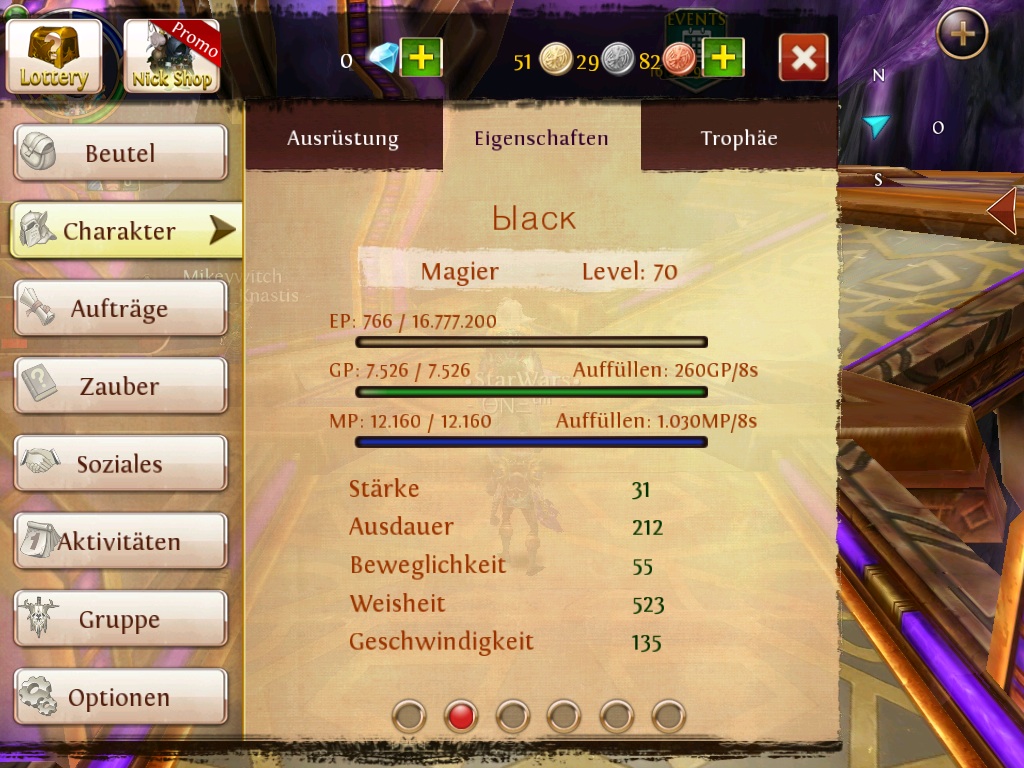
Task: Open the Gruppe menu
Action: click(x=120, y=620)
